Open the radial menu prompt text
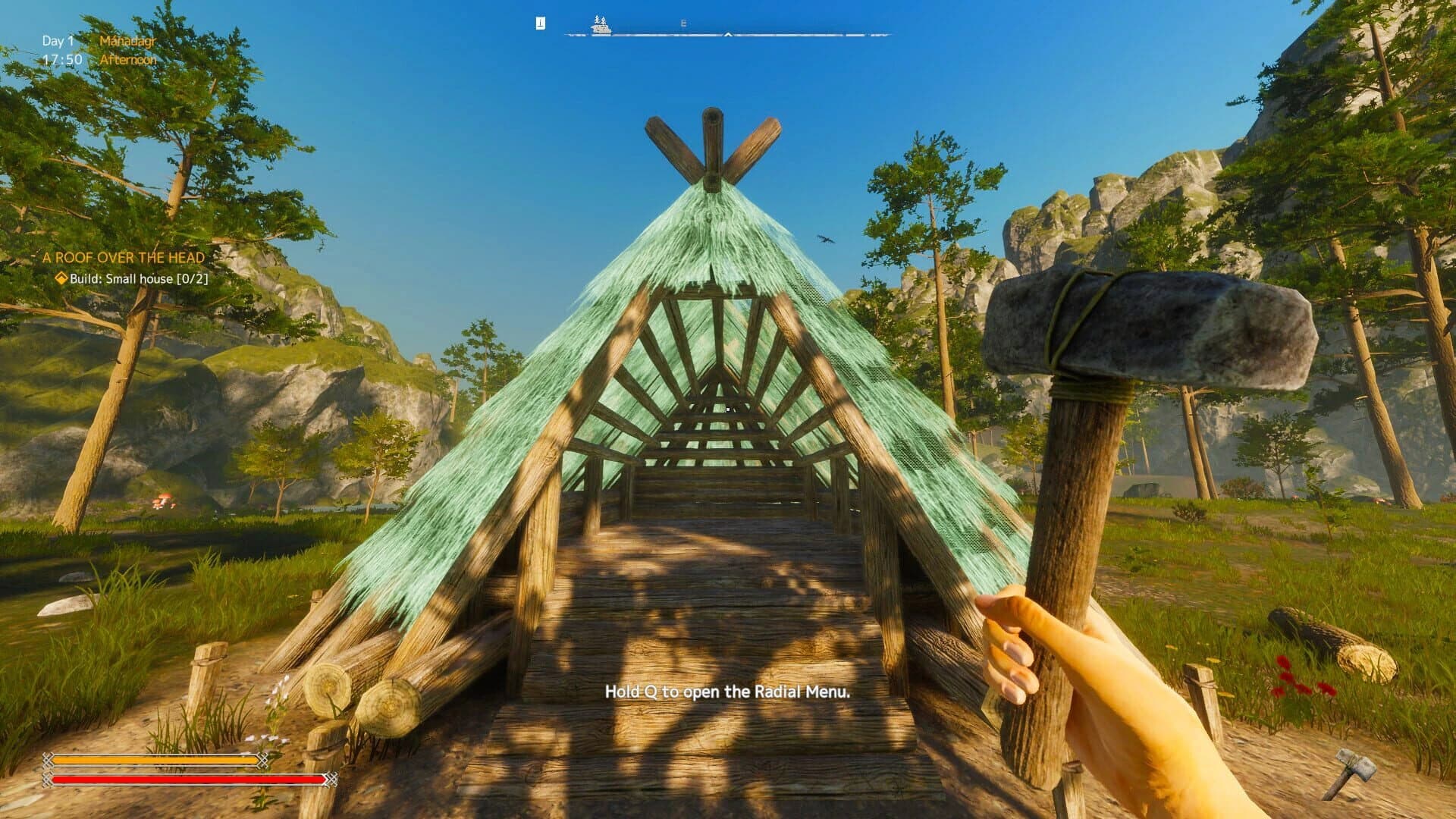This screenshot has width=1456, height=819. point(728,692)
